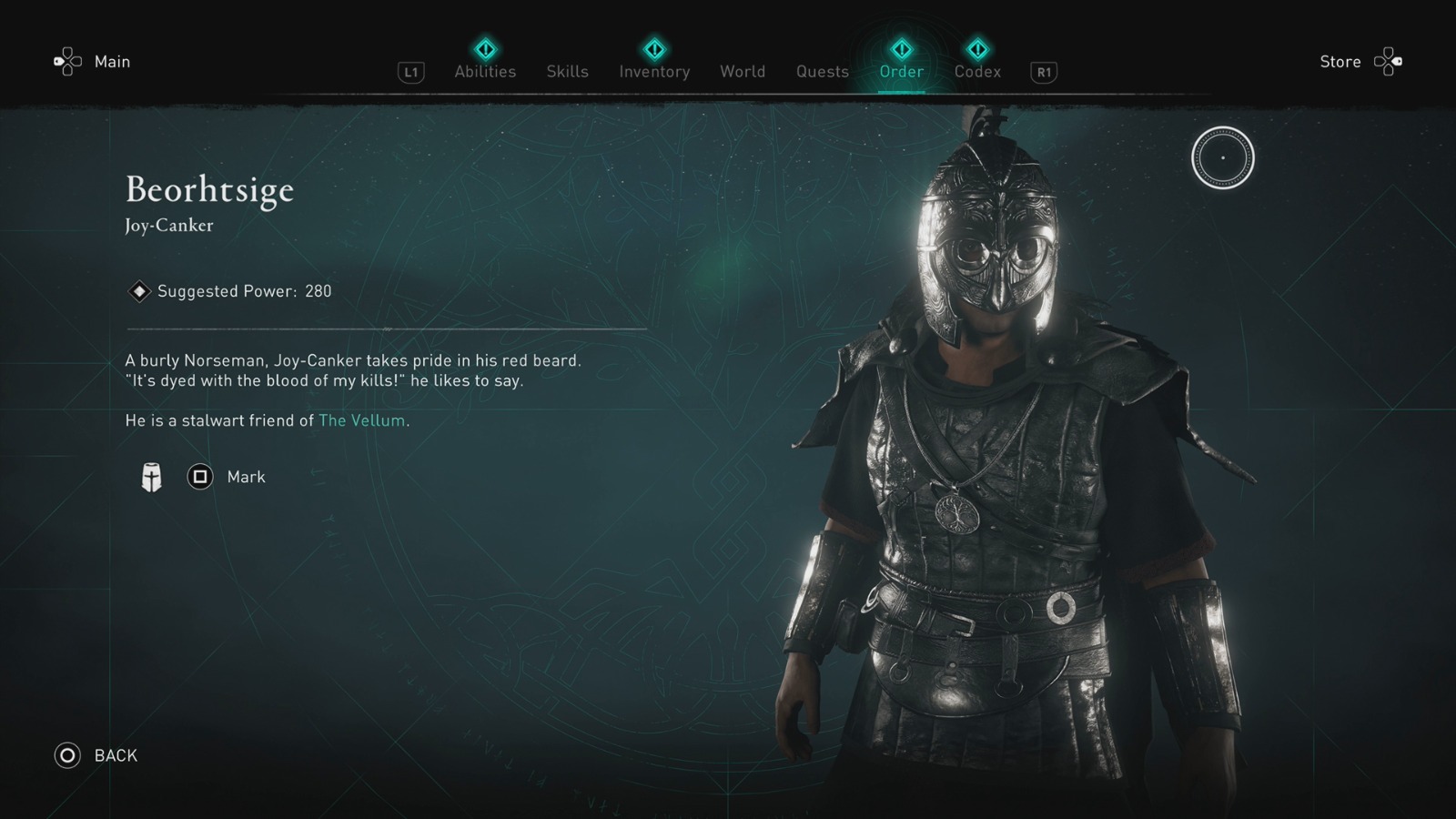The image size is (1456, 819).
Task: Click the diamond icon beside Suggested Power
Action: (138, 291)
